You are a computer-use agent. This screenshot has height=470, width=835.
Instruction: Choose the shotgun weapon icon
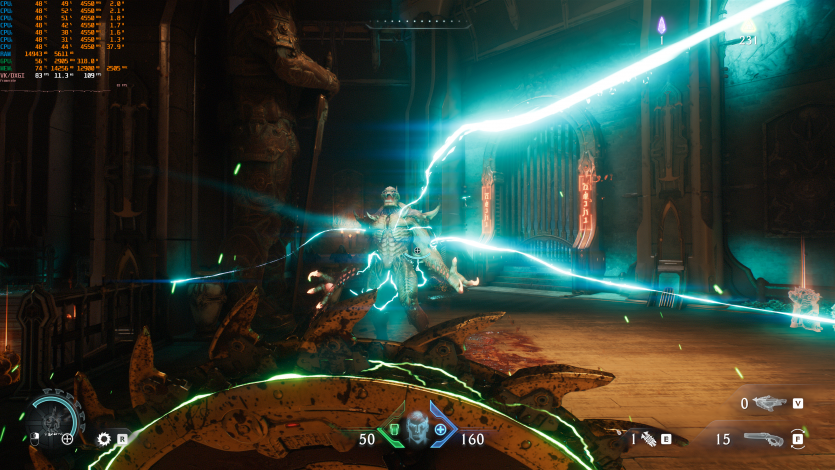764,438
